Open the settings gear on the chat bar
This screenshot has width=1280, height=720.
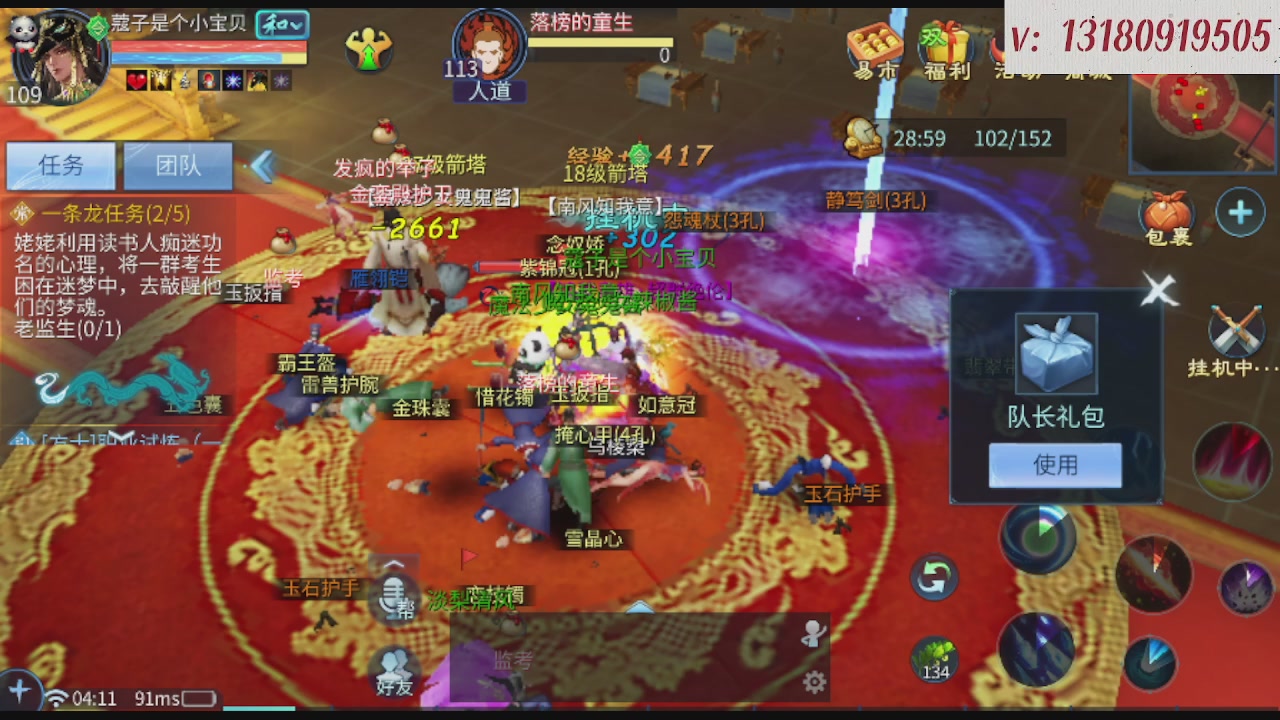pyautogui.click(x=814, y=681)
